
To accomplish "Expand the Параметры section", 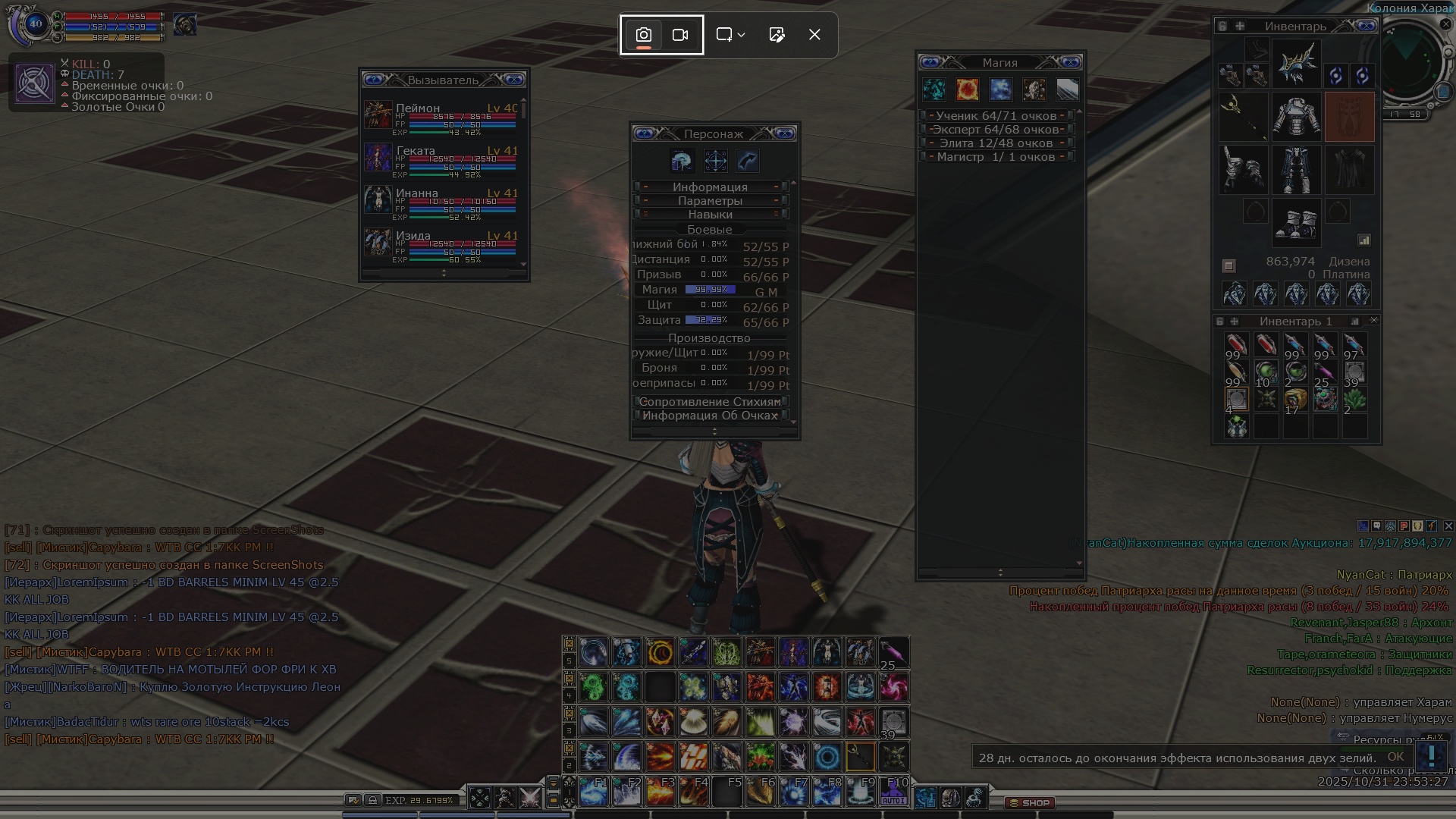I will pyautogui.click(x=711, y=201).
